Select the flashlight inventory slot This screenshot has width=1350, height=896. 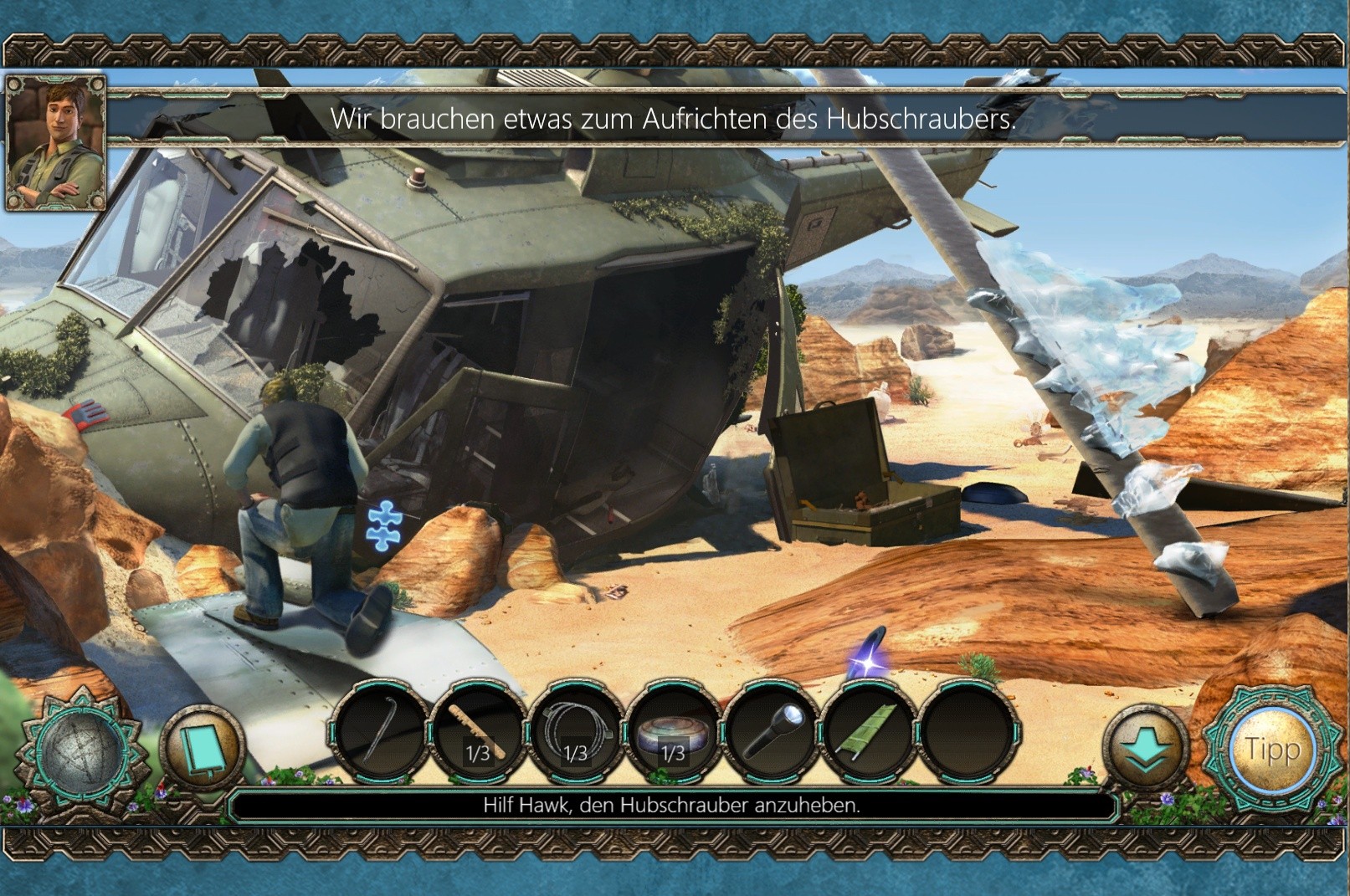(773, 730)
